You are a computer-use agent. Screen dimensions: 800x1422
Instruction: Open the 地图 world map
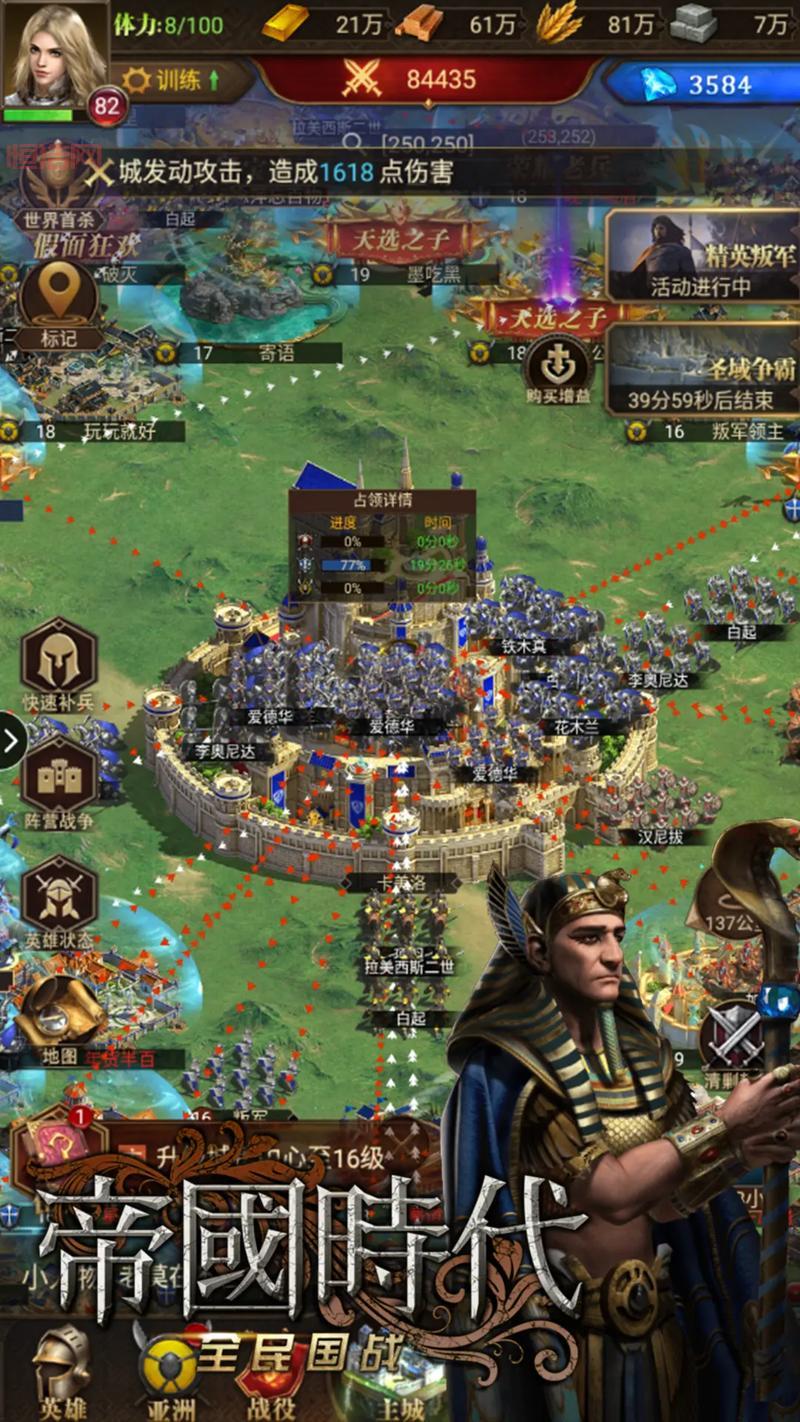click(x=58, y=1018)
